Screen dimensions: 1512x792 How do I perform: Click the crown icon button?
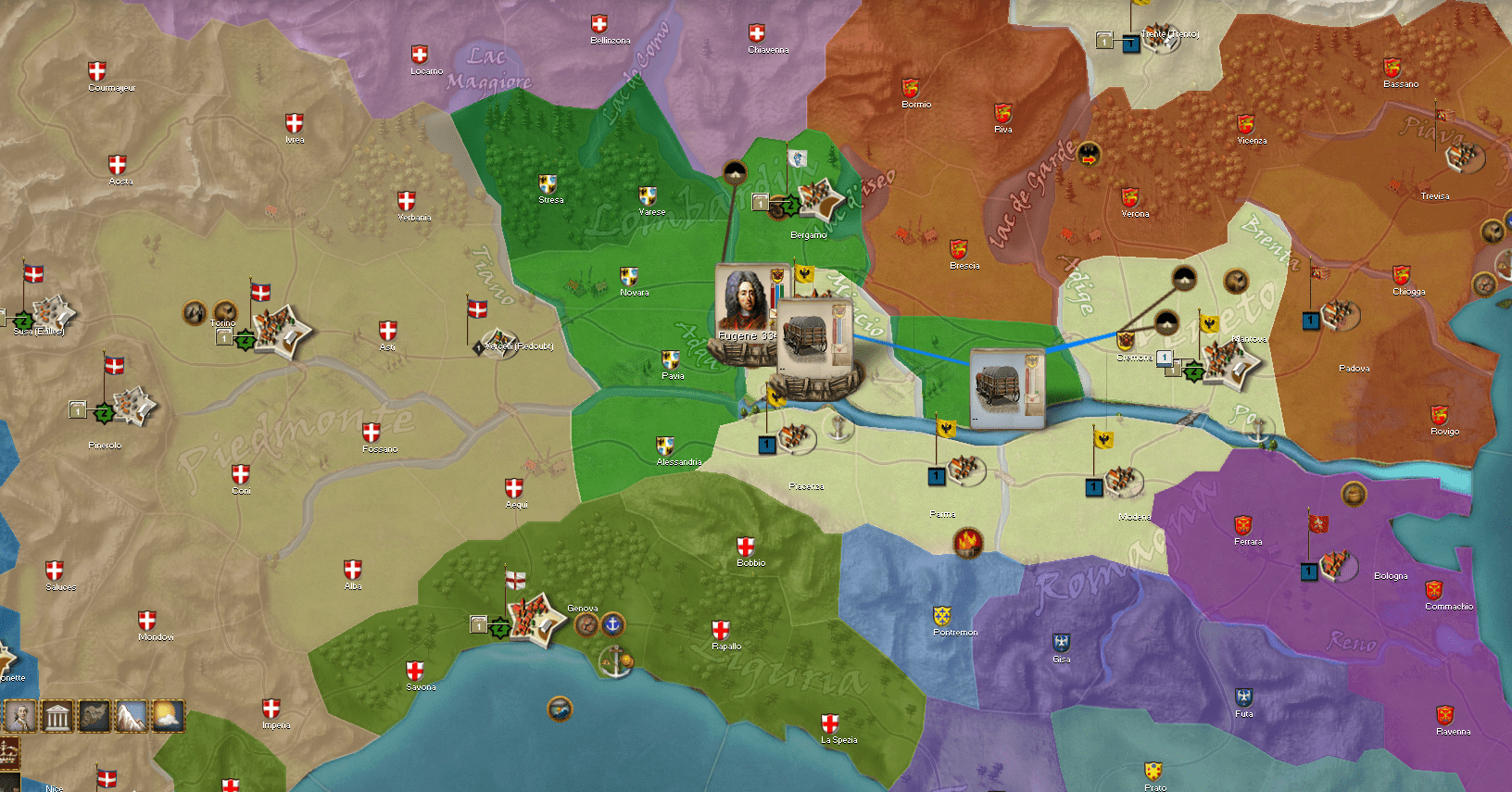point(9,751)
